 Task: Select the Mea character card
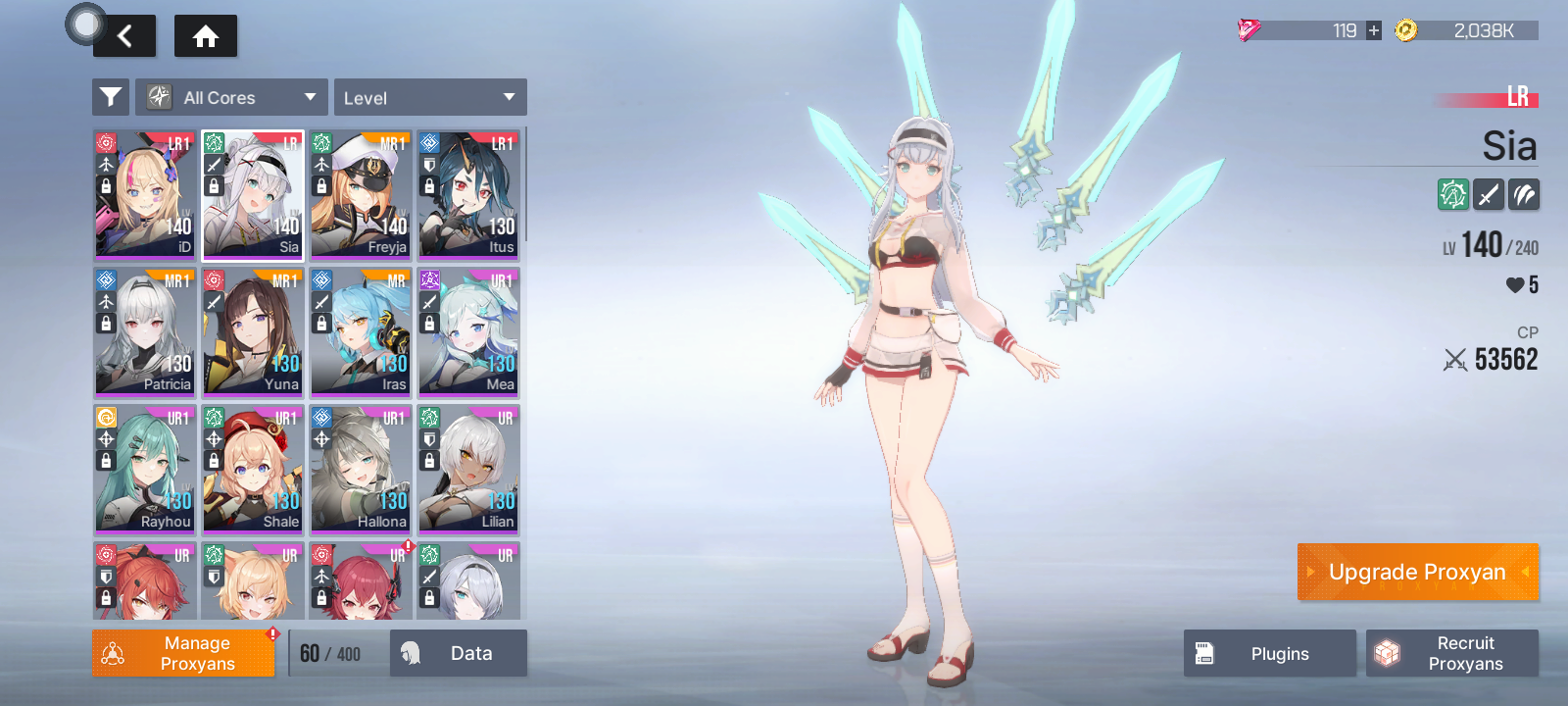pyautogui.click(x=468, y=331)
